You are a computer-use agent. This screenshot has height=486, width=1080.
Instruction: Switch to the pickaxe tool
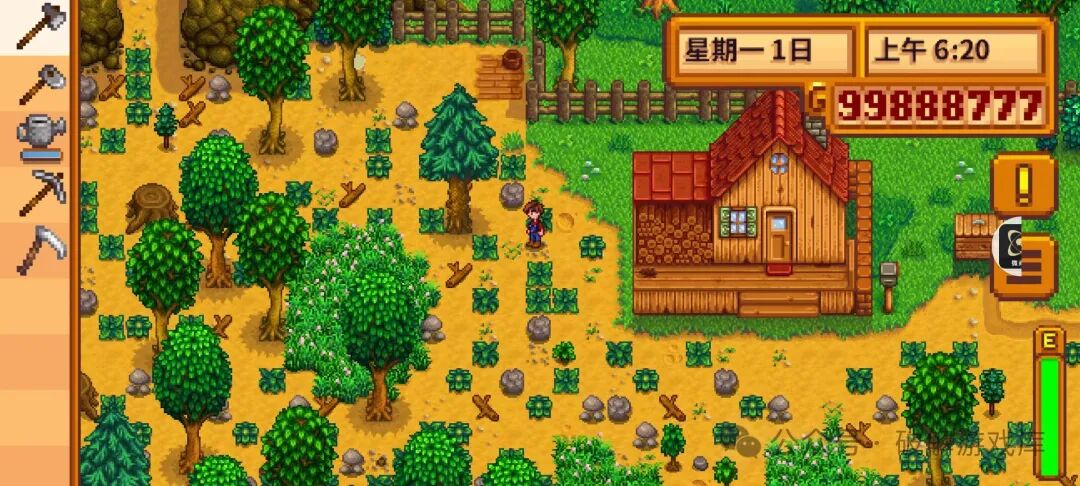40,192
